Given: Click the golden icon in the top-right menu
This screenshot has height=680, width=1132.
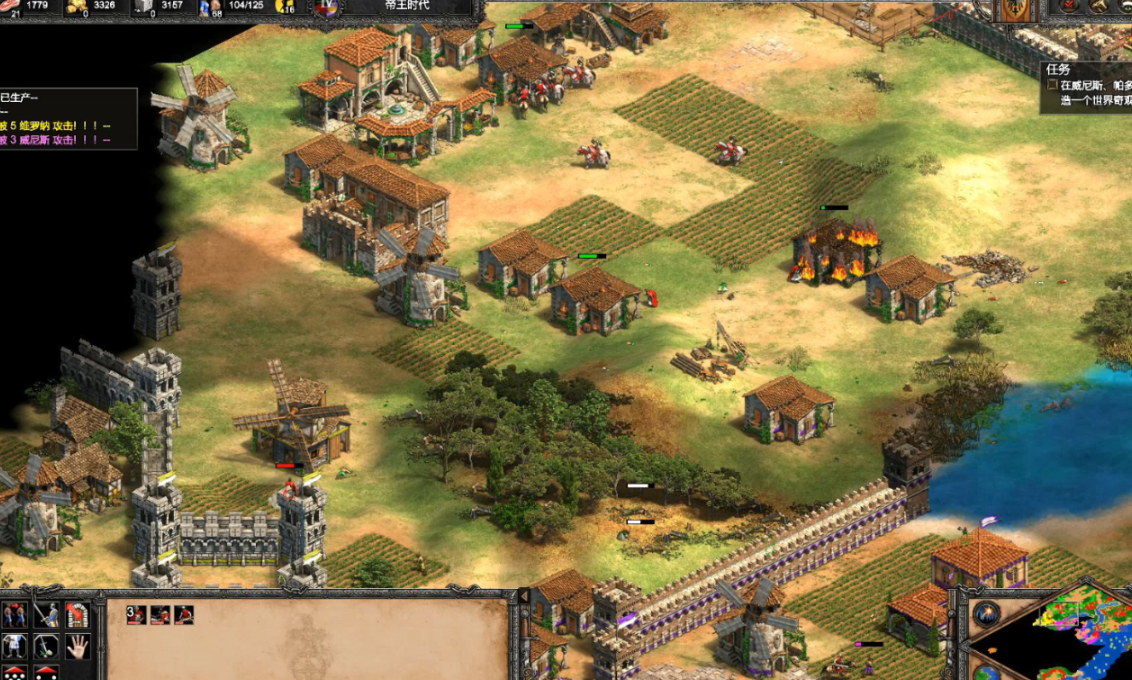Looking at the screenshot, I should [x=1096, y=7].
